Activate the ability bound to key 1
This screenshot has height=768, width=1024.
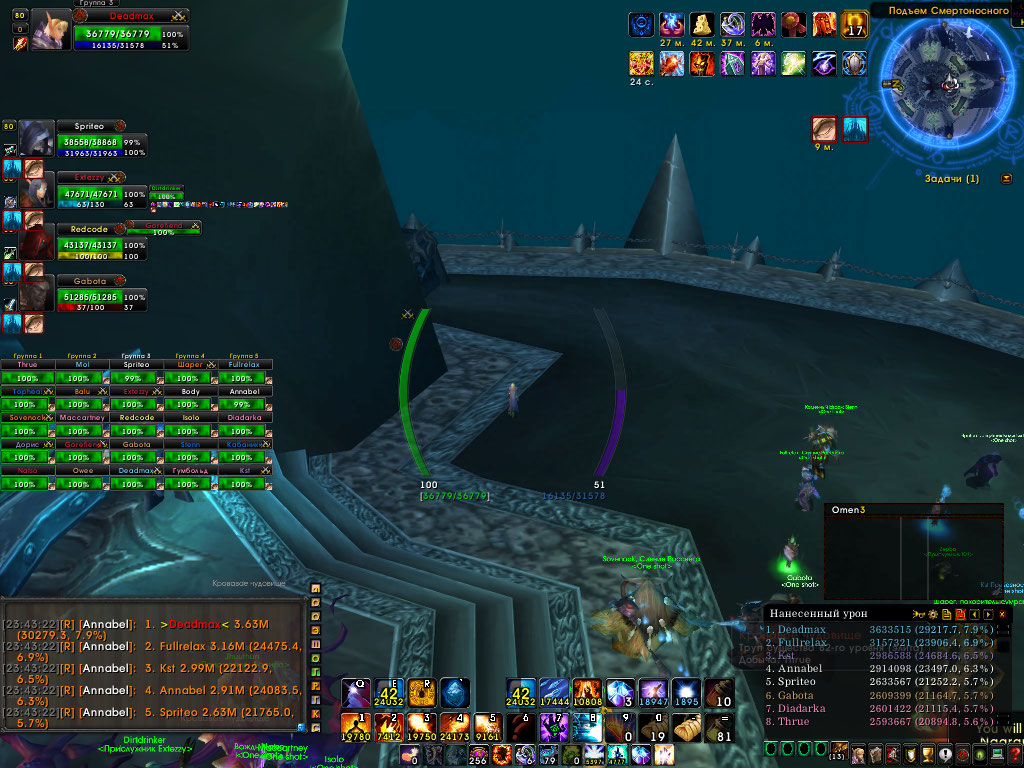pos(357,727)
